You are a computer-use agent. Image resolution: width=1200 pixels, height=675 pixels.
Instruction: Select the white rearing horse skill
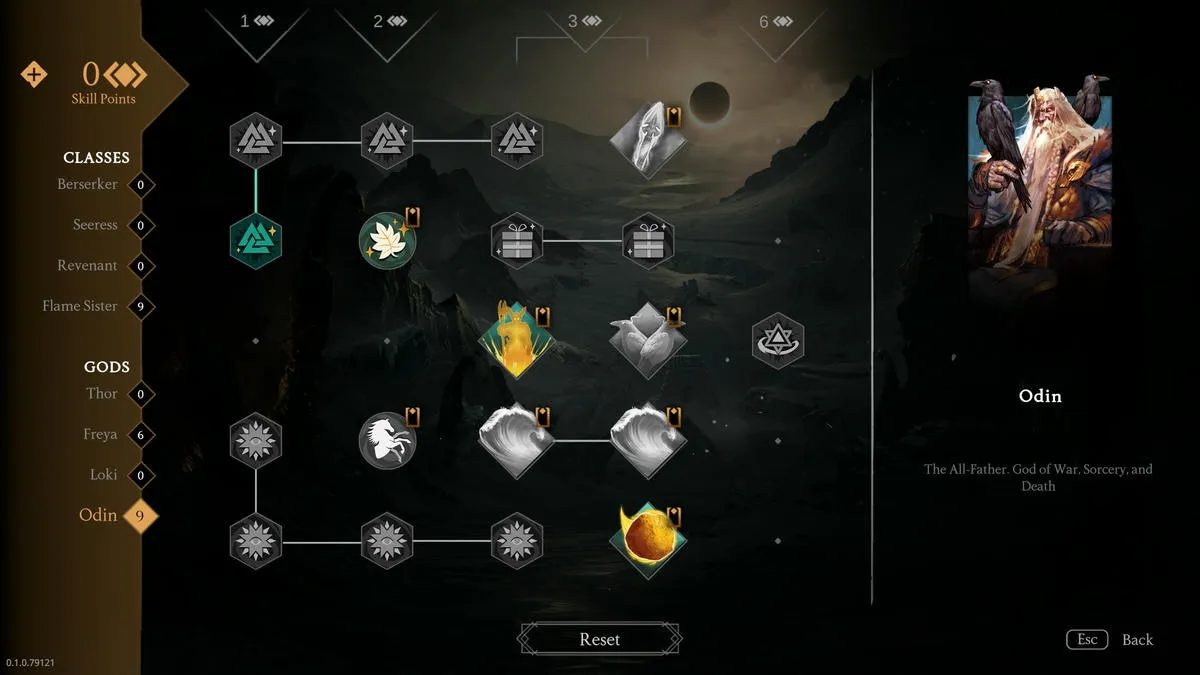[387, 441]
